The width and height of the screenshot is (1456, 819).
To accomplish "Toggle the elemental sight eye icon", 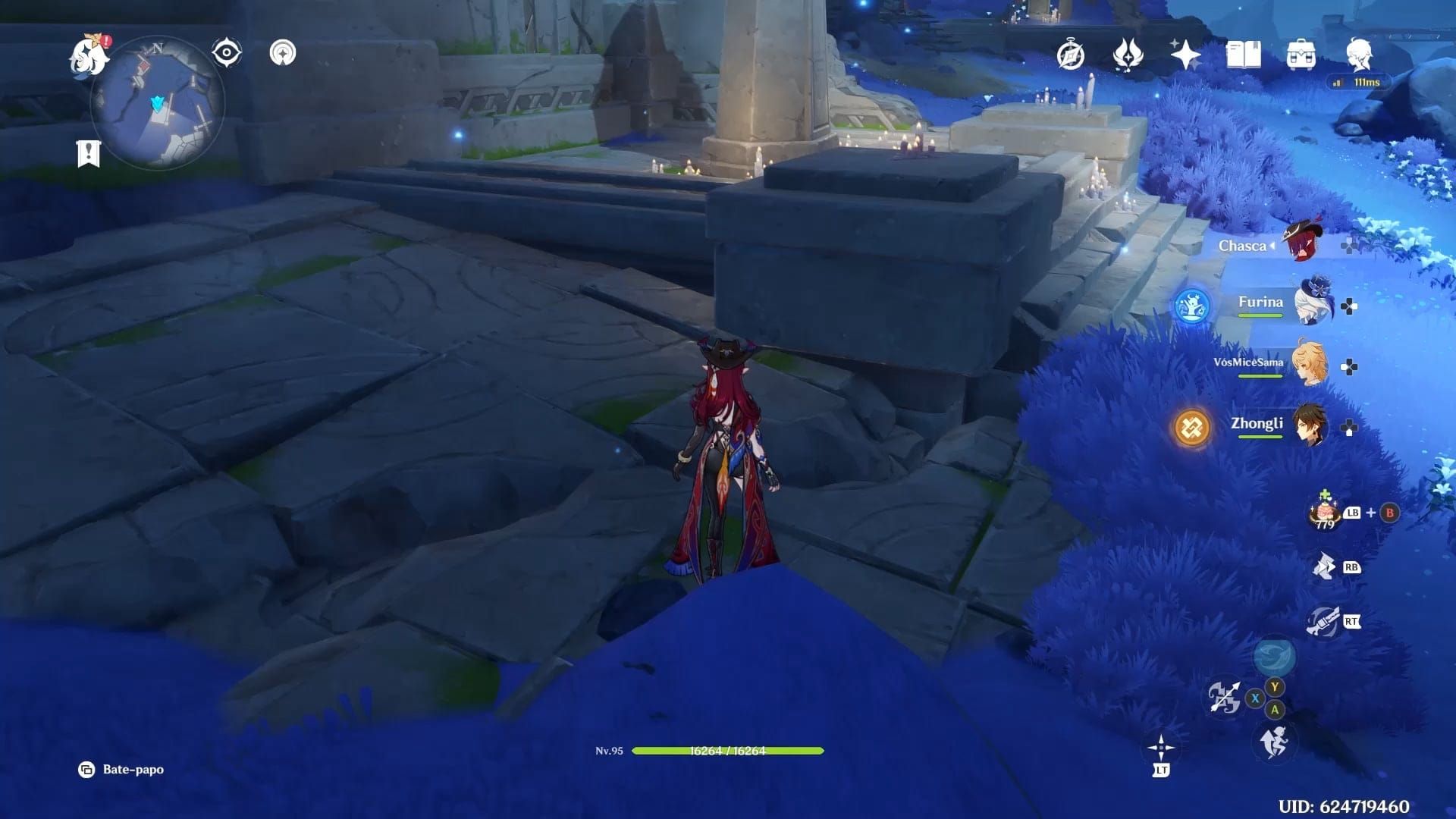I will point(226,53).
